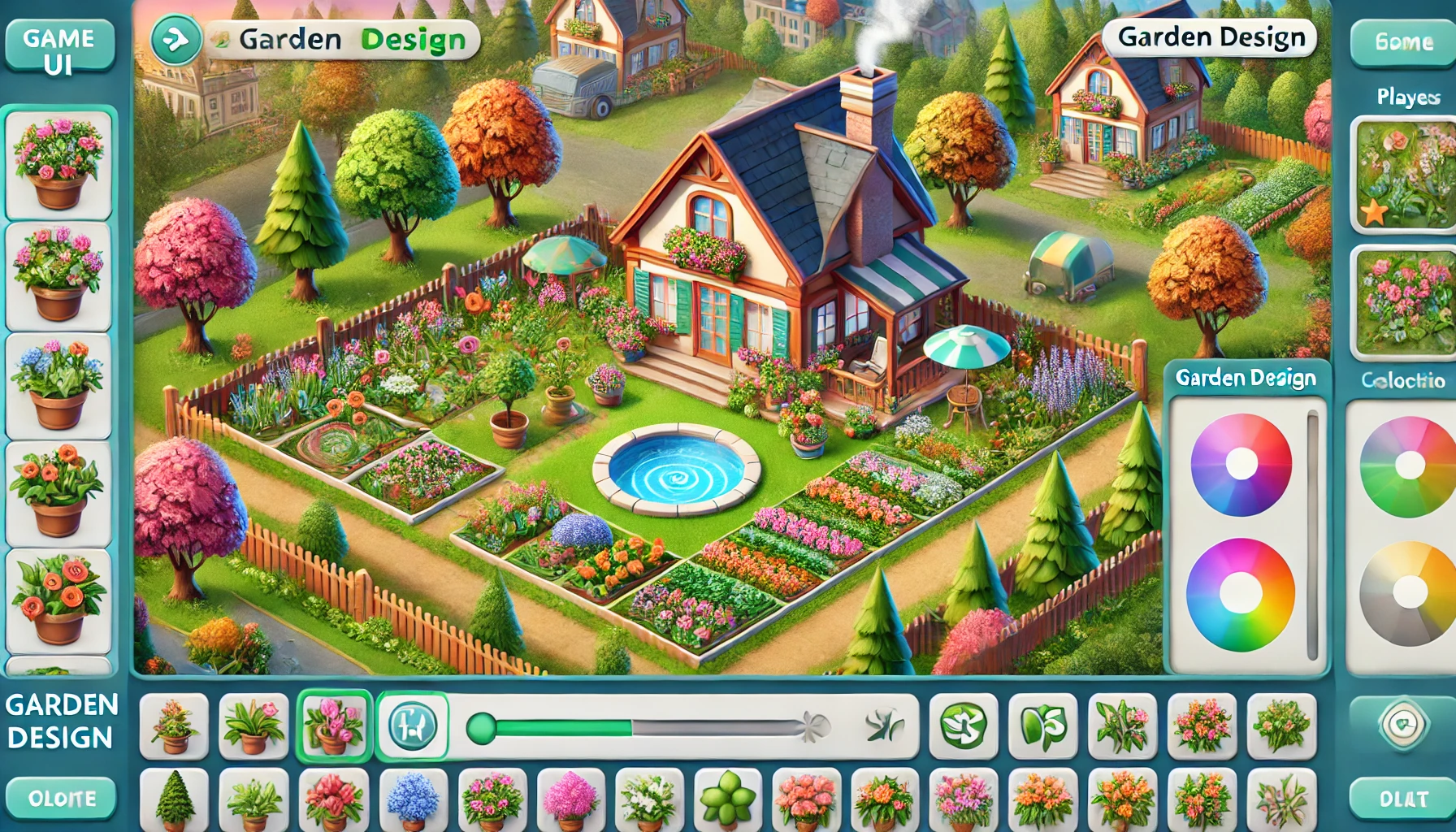Activate the round teal tool icon
The height and width of the screenshot is (832, 1456).
[x=412, y=726]
